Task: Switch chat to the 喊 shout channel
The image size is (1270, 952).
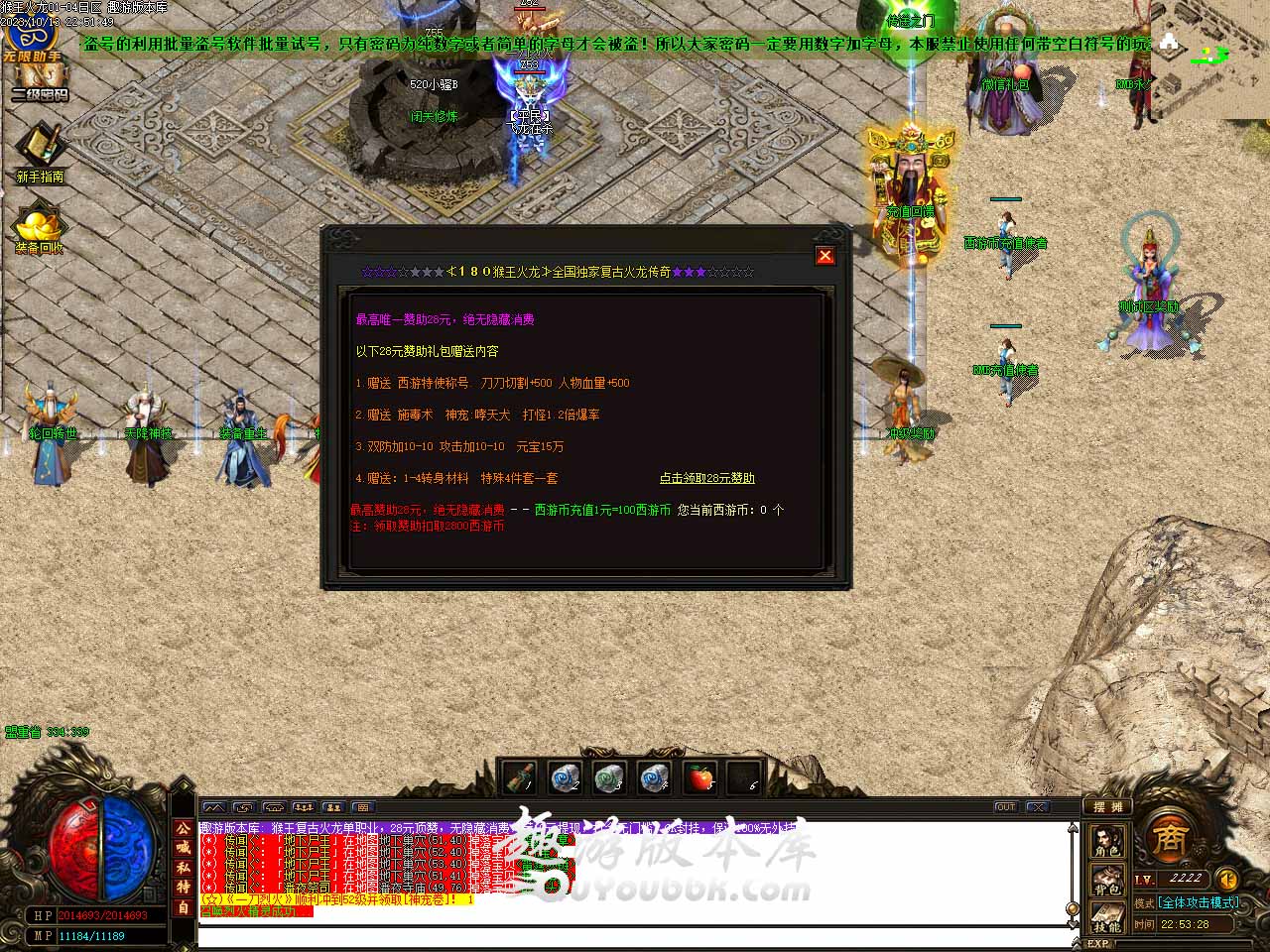Action: coord(184,848)
